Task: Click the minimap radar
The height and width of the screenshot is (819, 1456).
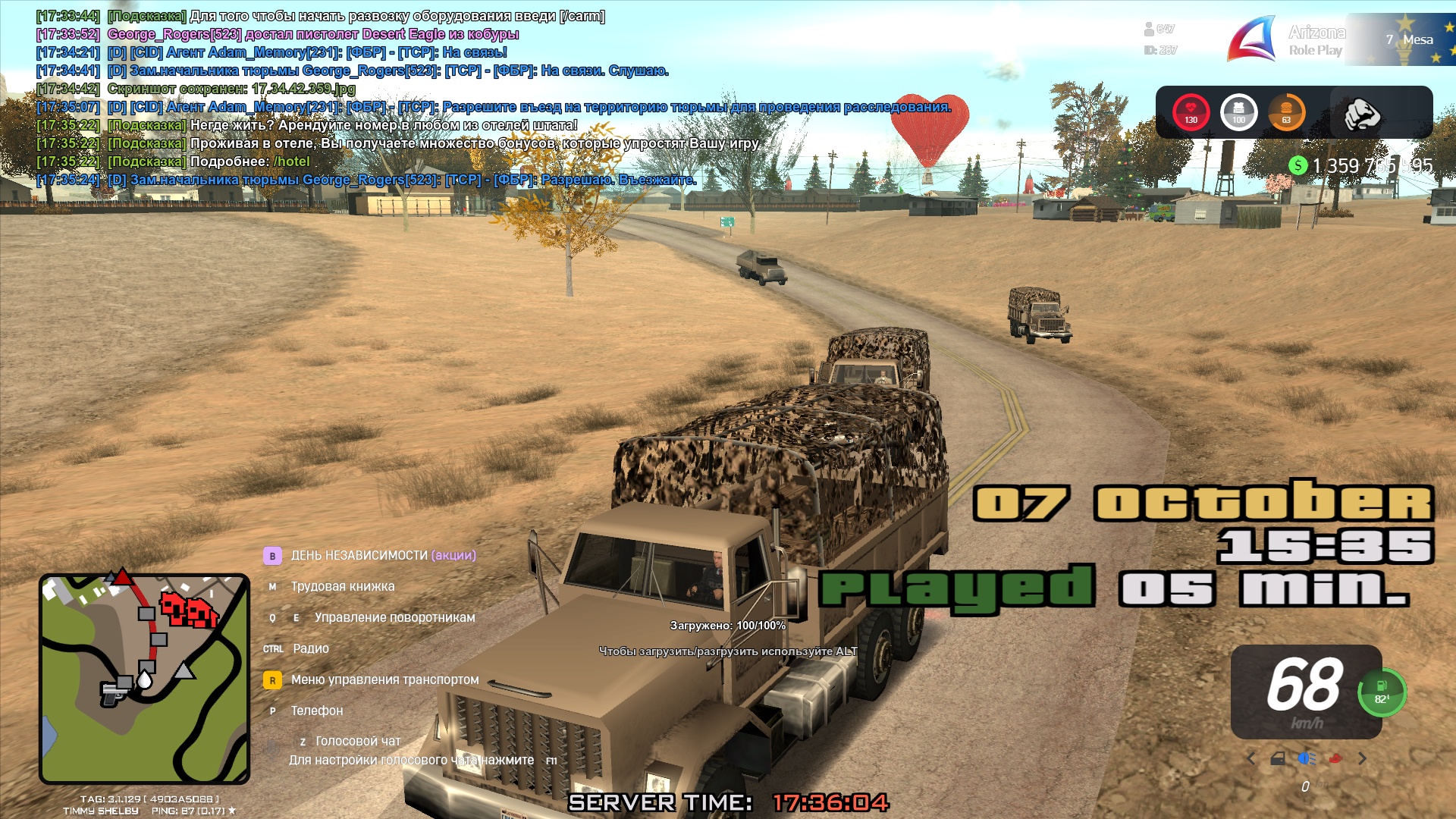Action: point(144,679)
